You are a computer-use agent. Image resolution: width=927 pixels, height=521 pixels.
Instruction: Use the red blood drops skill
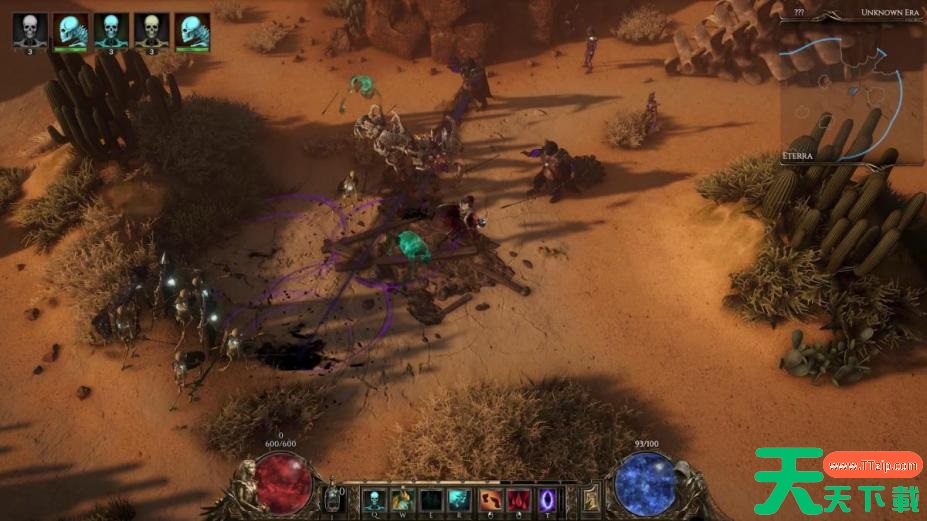519,498
